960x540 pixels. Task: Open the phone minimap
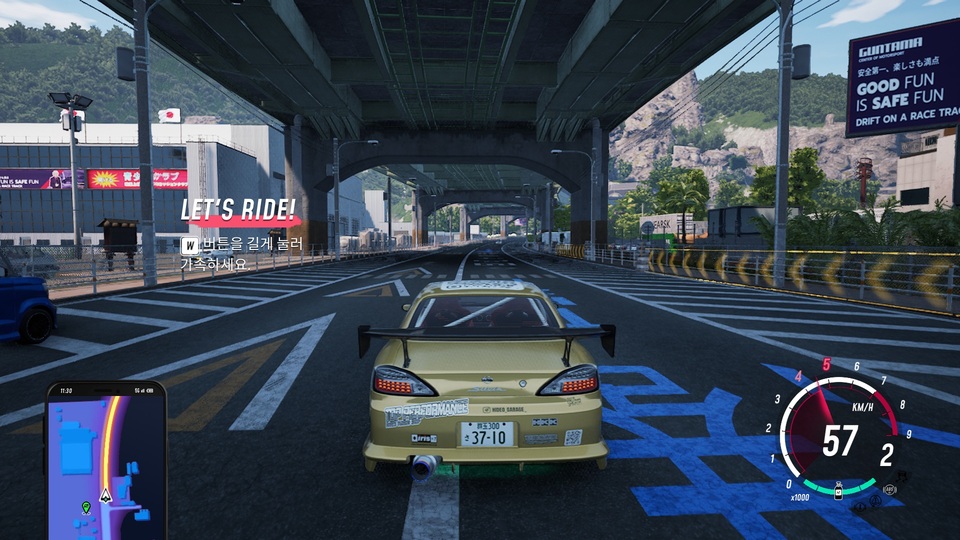click(x=105, y=460)
